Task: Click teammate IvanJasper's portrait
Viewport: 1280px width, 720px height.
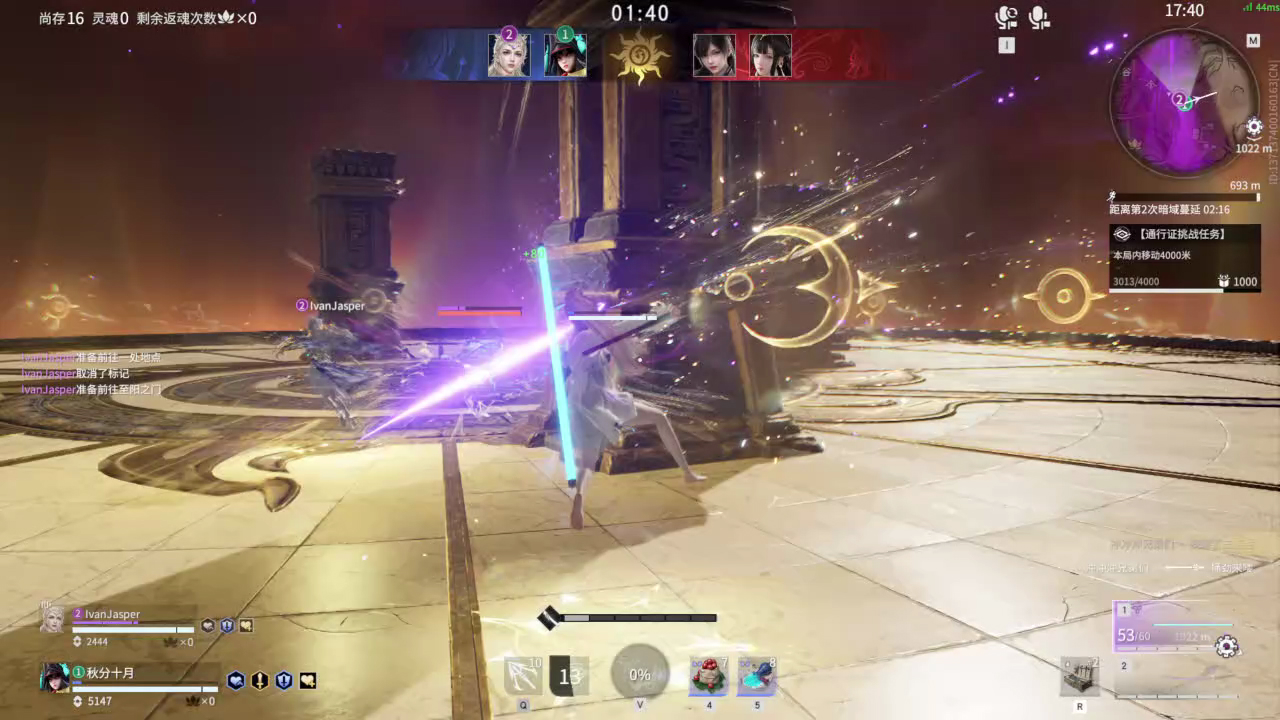Action: pos(53,620)
